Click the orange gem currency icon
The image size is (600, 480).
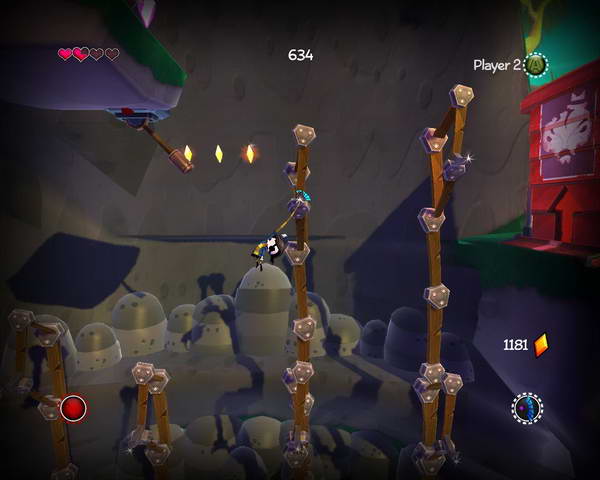pyautogui.click(x=541, y=345)
